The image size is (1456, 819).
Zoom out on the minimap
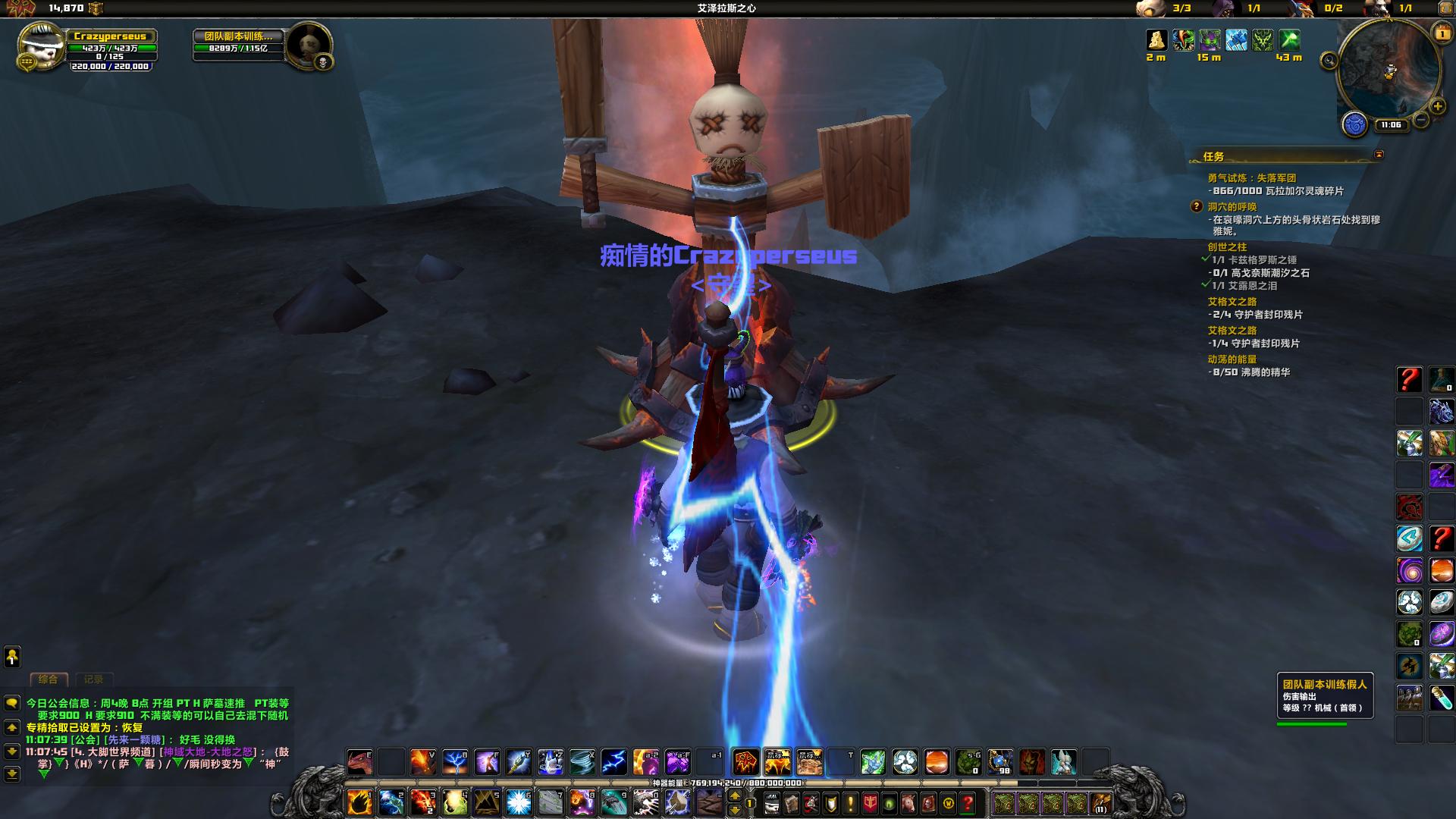coord(1421,120)
